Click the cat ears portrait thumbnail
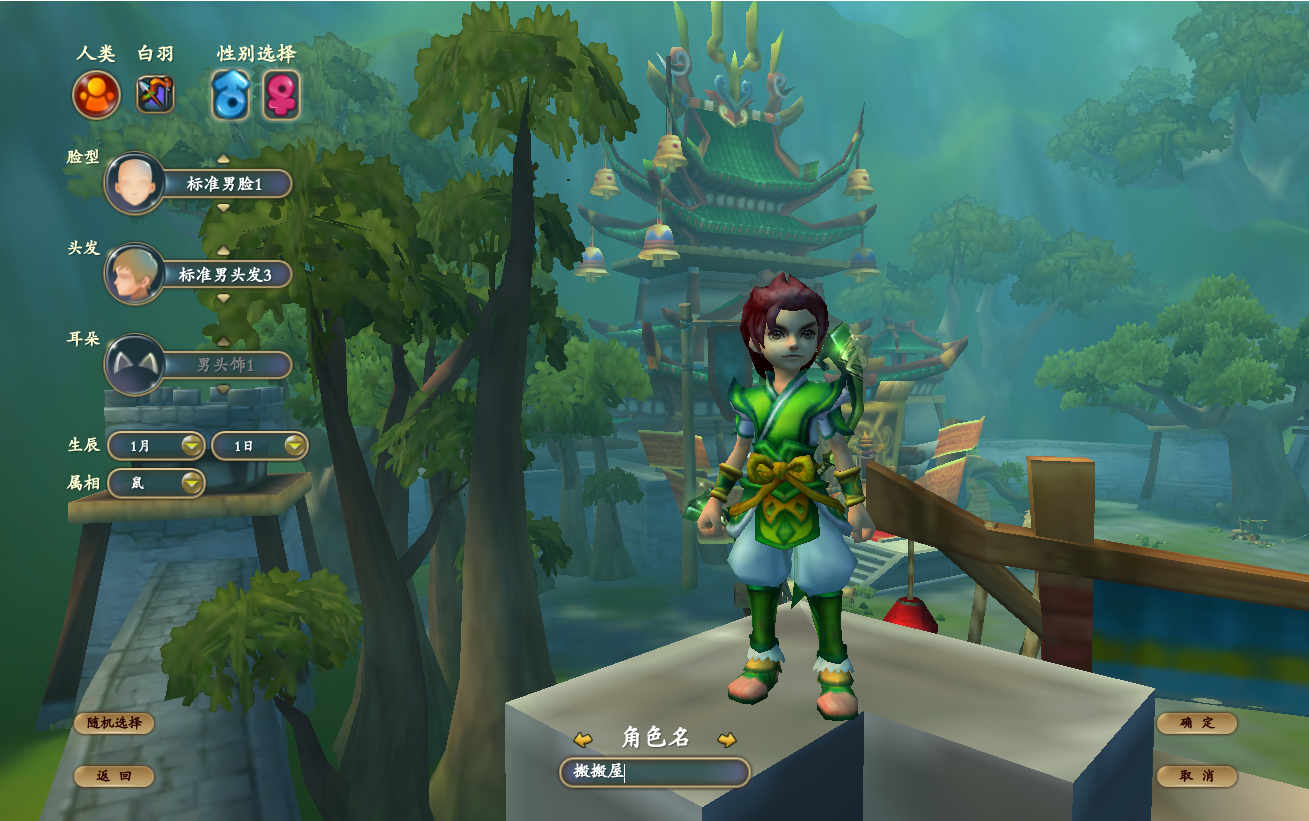 134,365
